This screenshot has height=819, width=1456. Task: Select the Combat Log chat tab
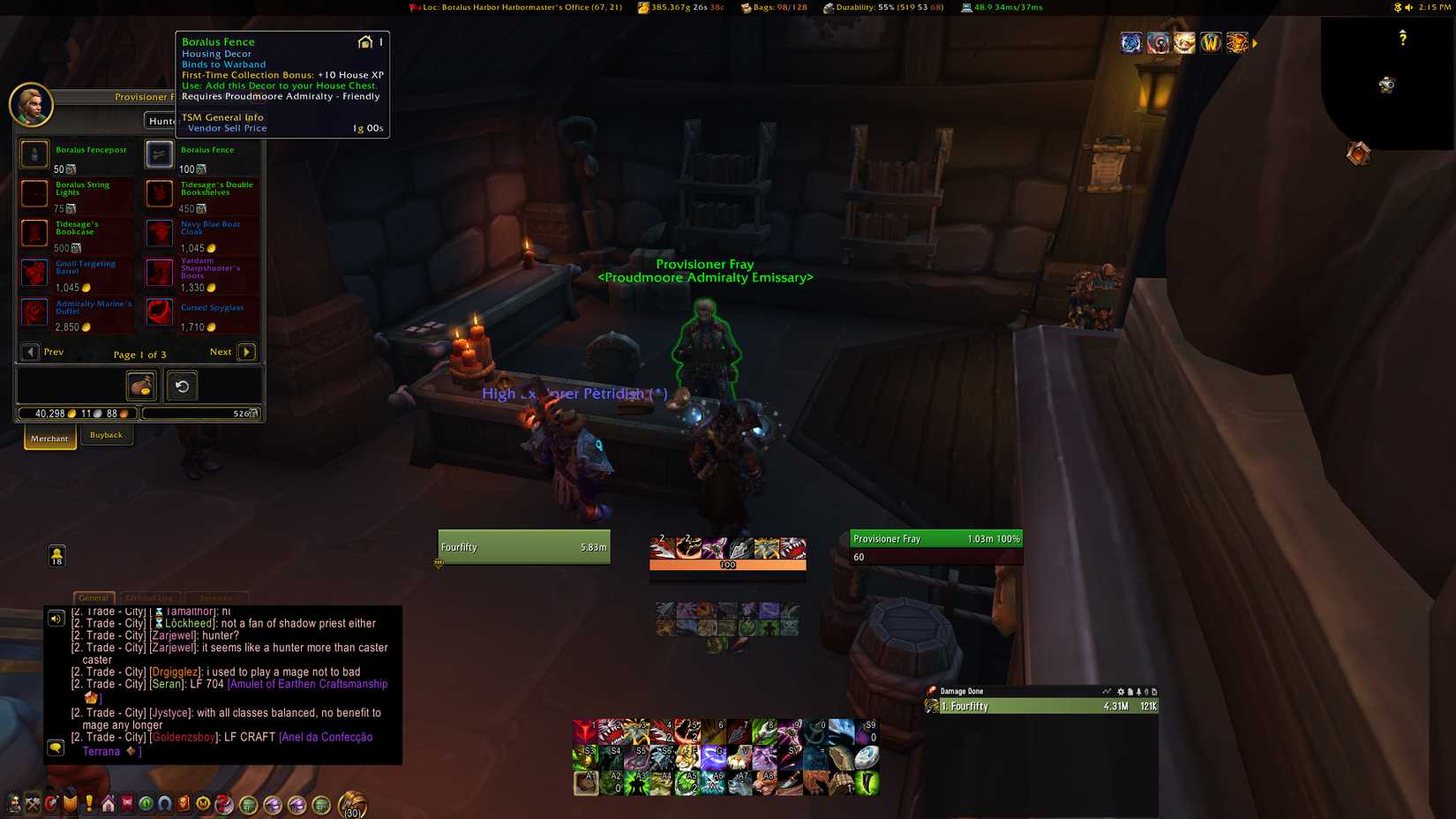(x=149, y=597)
